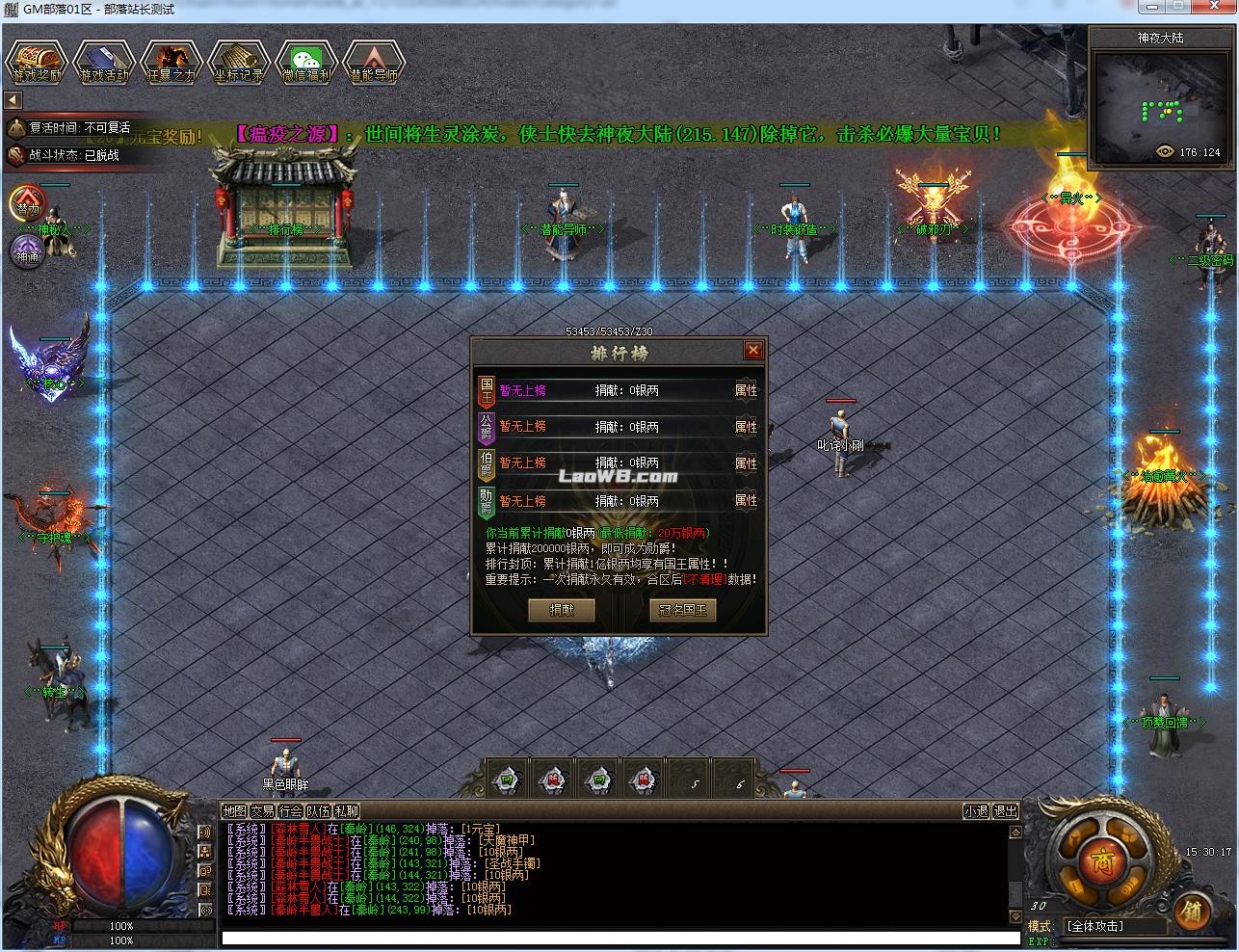The image size is (1239, 952).
Task: Switch to the 地图 chat tab
Action: [234, 811]
